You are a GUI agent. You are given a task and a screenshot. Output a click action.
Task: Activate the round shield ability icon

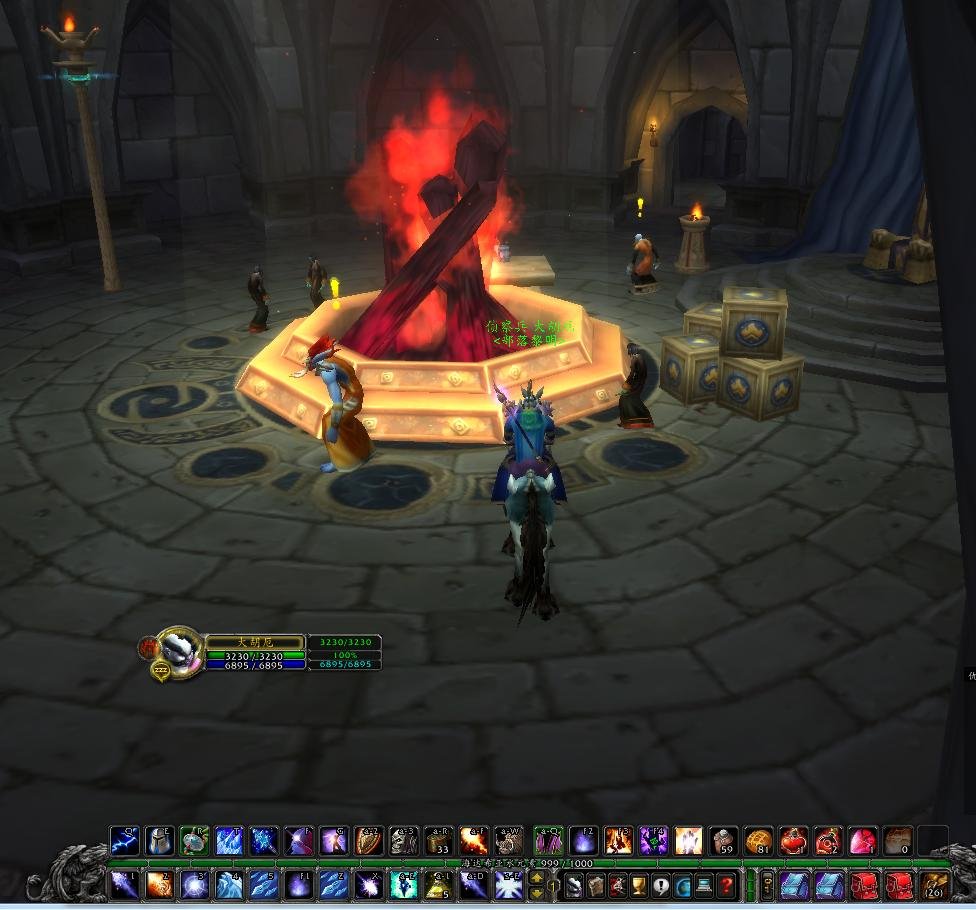(x=369, y=841)
